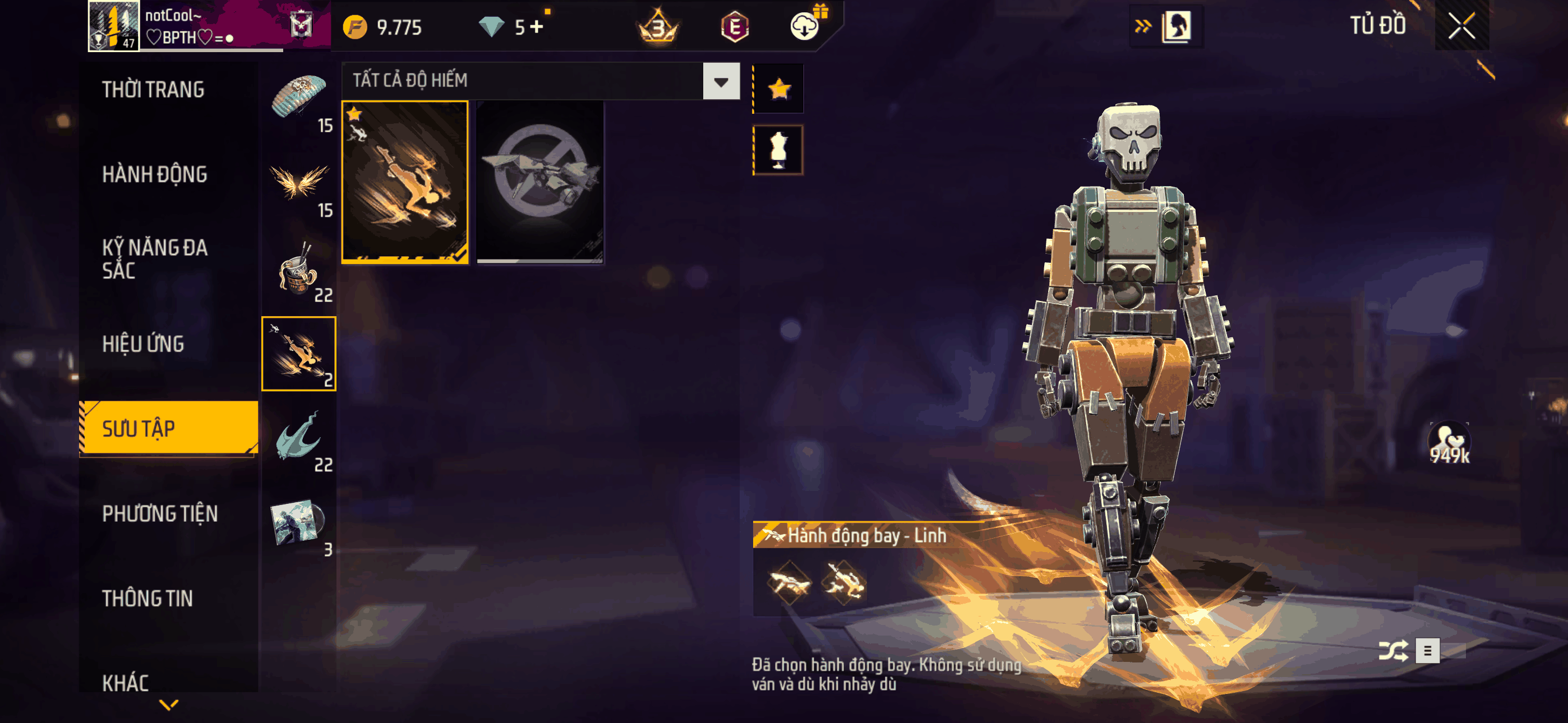Add diamonds with the plus button

pos(536,27)
